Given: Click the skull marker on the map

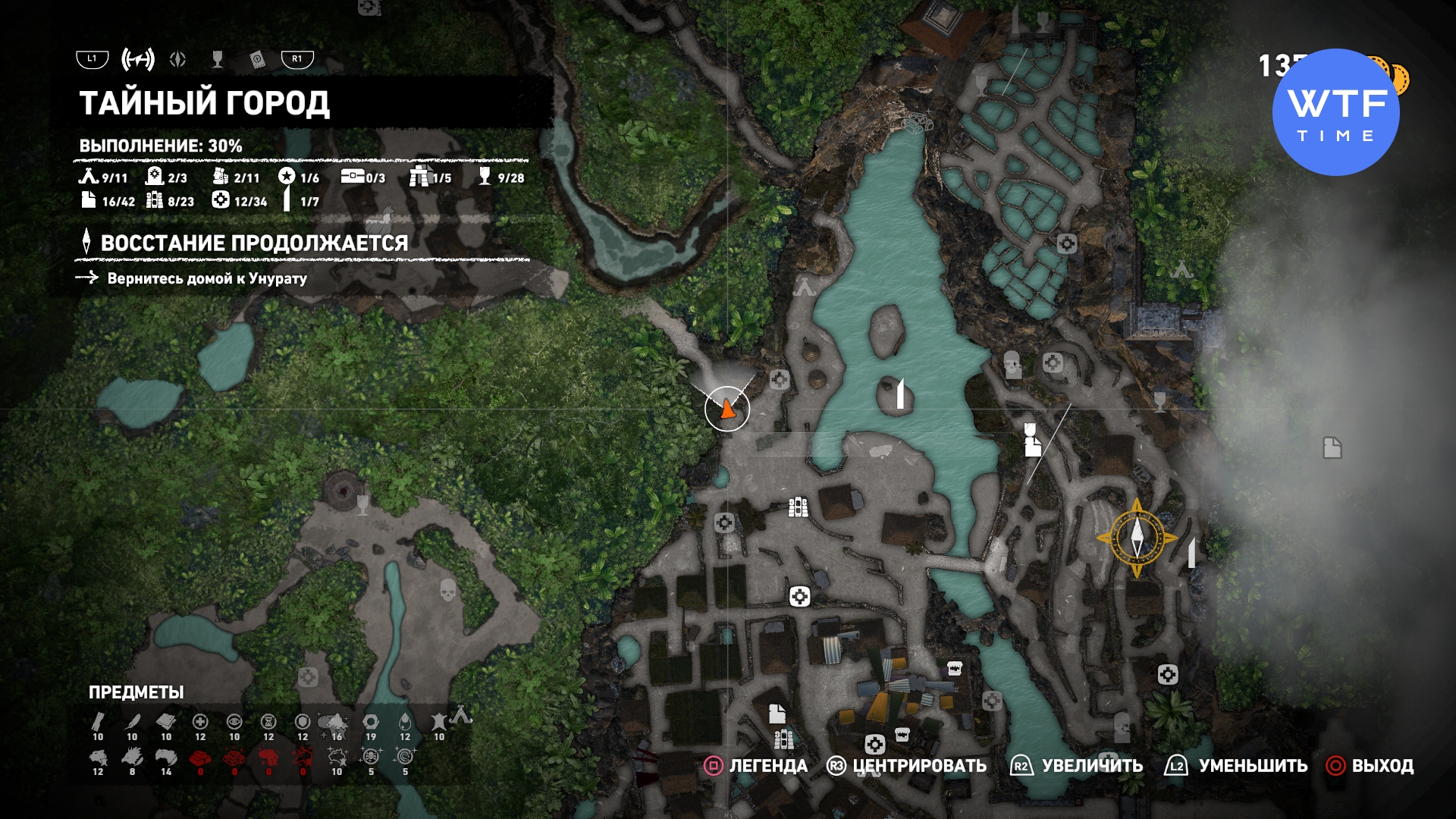Looking at the screenshot, I should pos(448,589).
